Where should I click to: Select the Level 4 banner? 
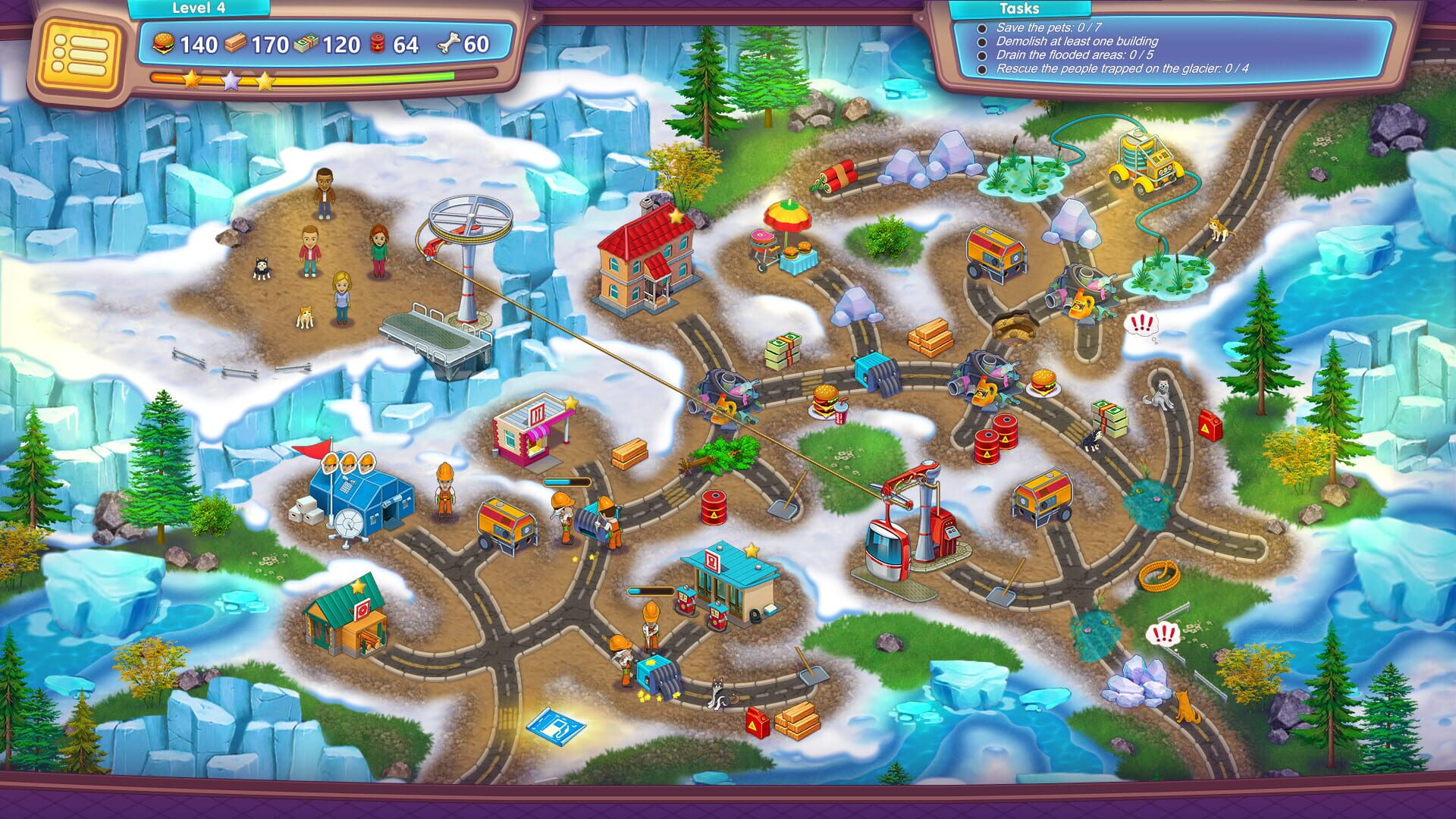[x=199, y=9]
